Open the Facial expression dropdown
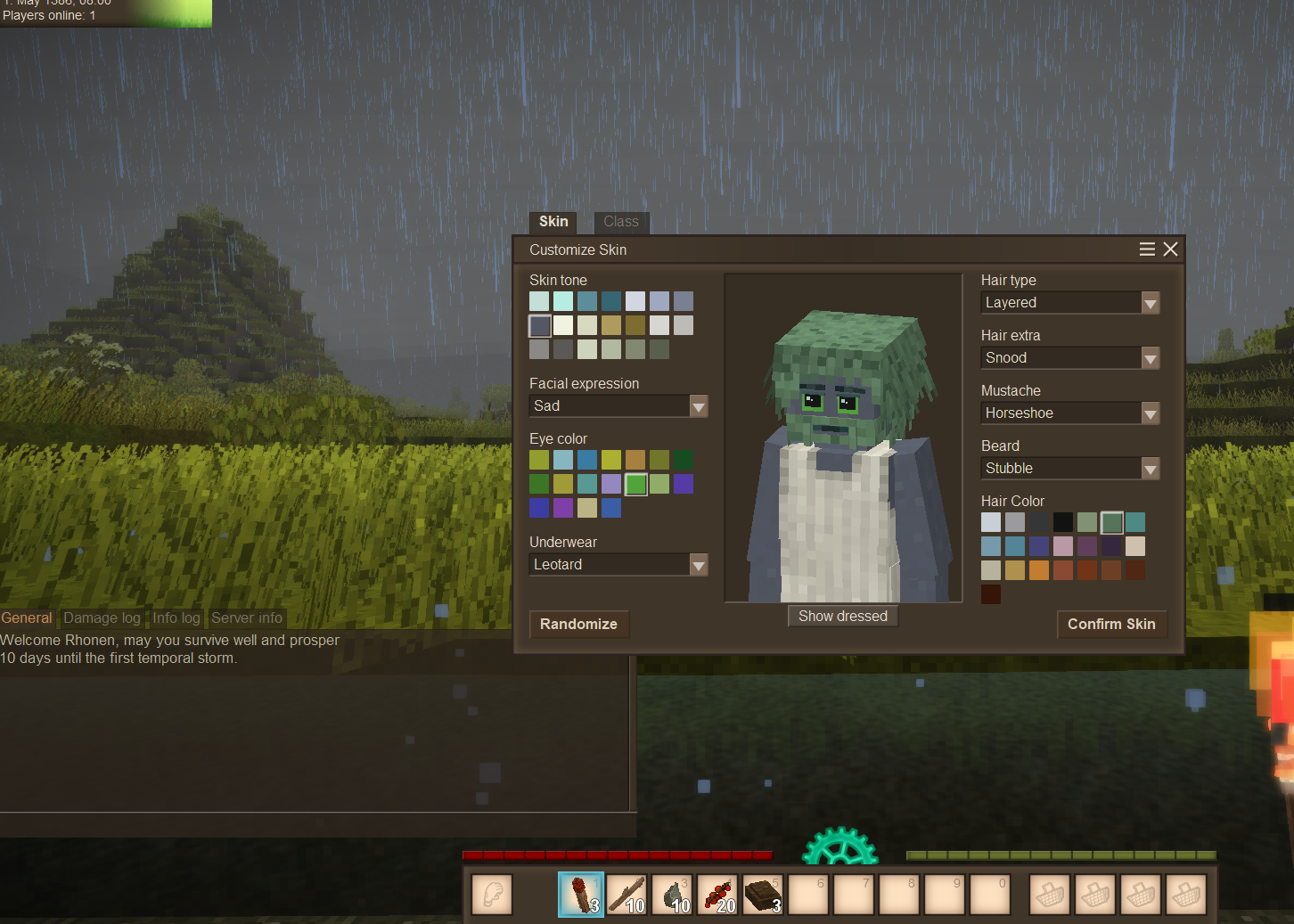The height and width of the screenshot is (924, 1294). [699, 406]
